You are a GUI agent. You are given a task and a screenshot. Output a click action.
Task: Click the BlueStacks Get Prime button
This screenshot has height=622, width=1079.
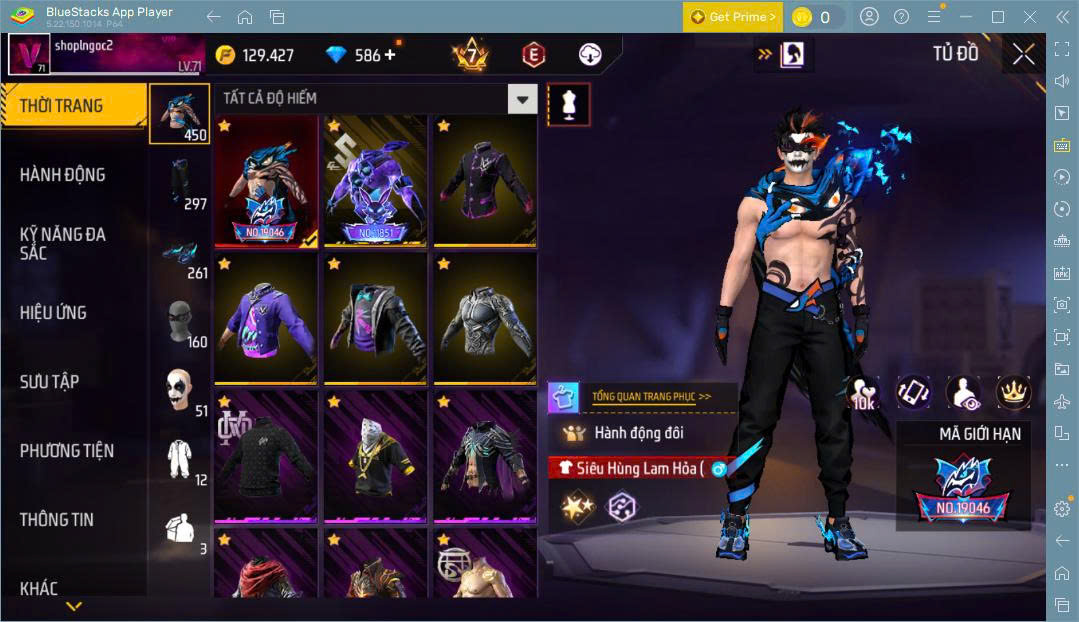732,17
